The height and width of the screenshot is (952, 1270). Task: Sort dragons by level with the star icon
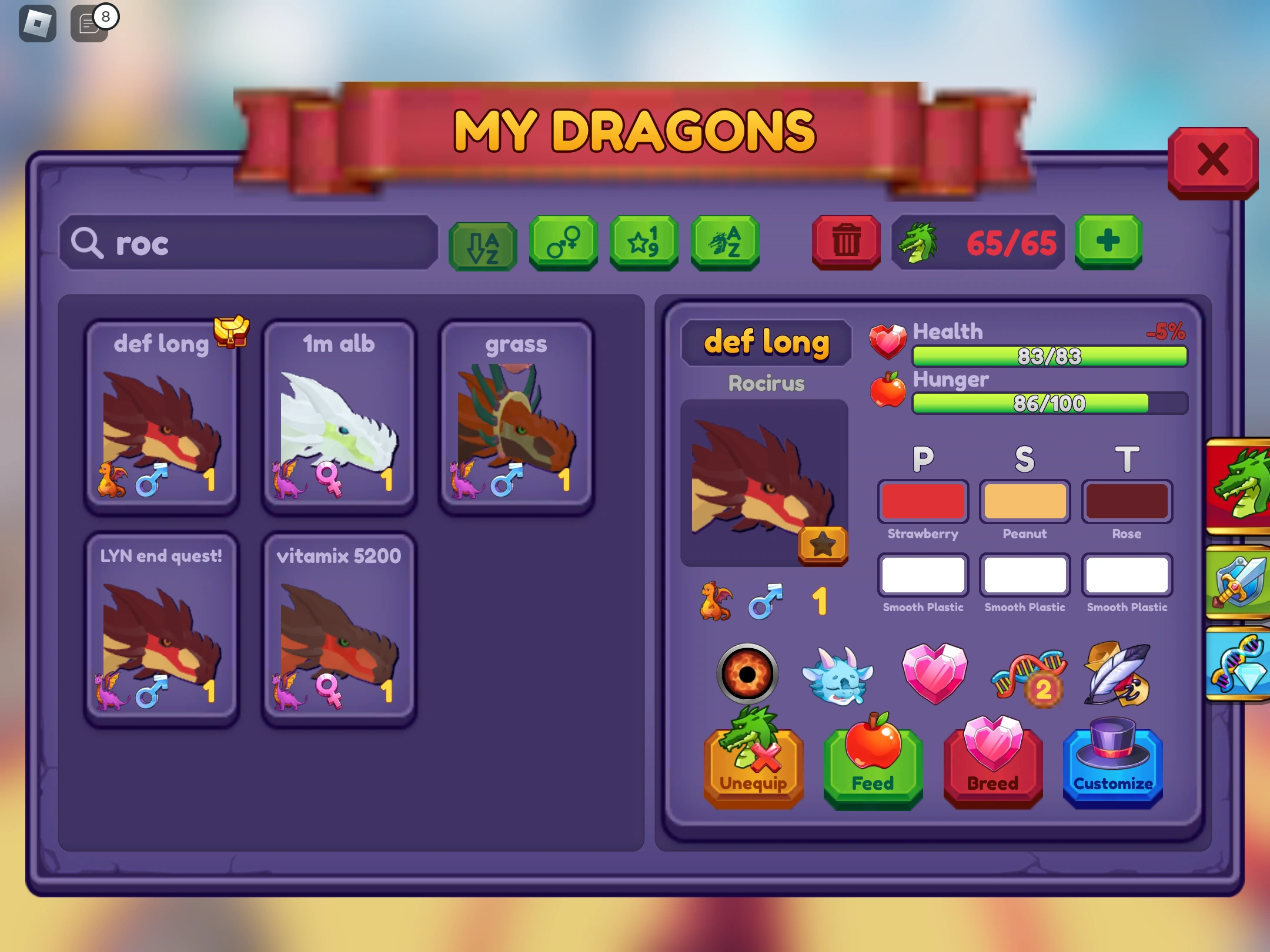(643, 244)
